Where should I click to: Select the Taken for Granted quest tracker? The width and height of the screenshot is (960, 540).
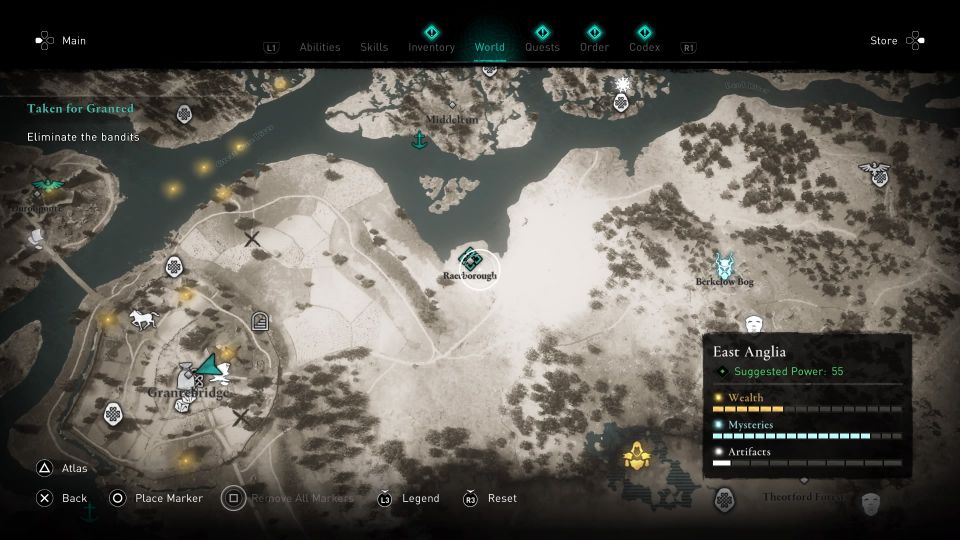point(80,108)
